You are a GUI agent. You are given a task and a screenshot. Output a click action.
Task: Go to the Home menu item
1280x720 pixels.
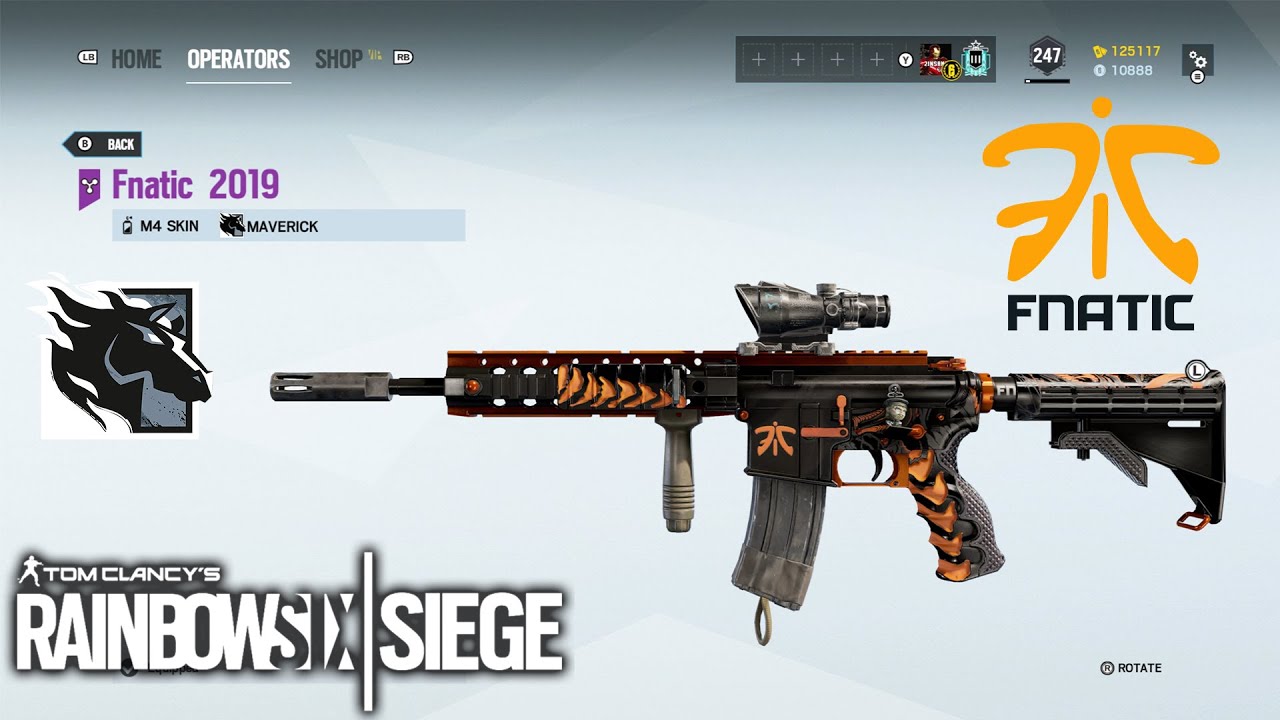pos(138,59)
